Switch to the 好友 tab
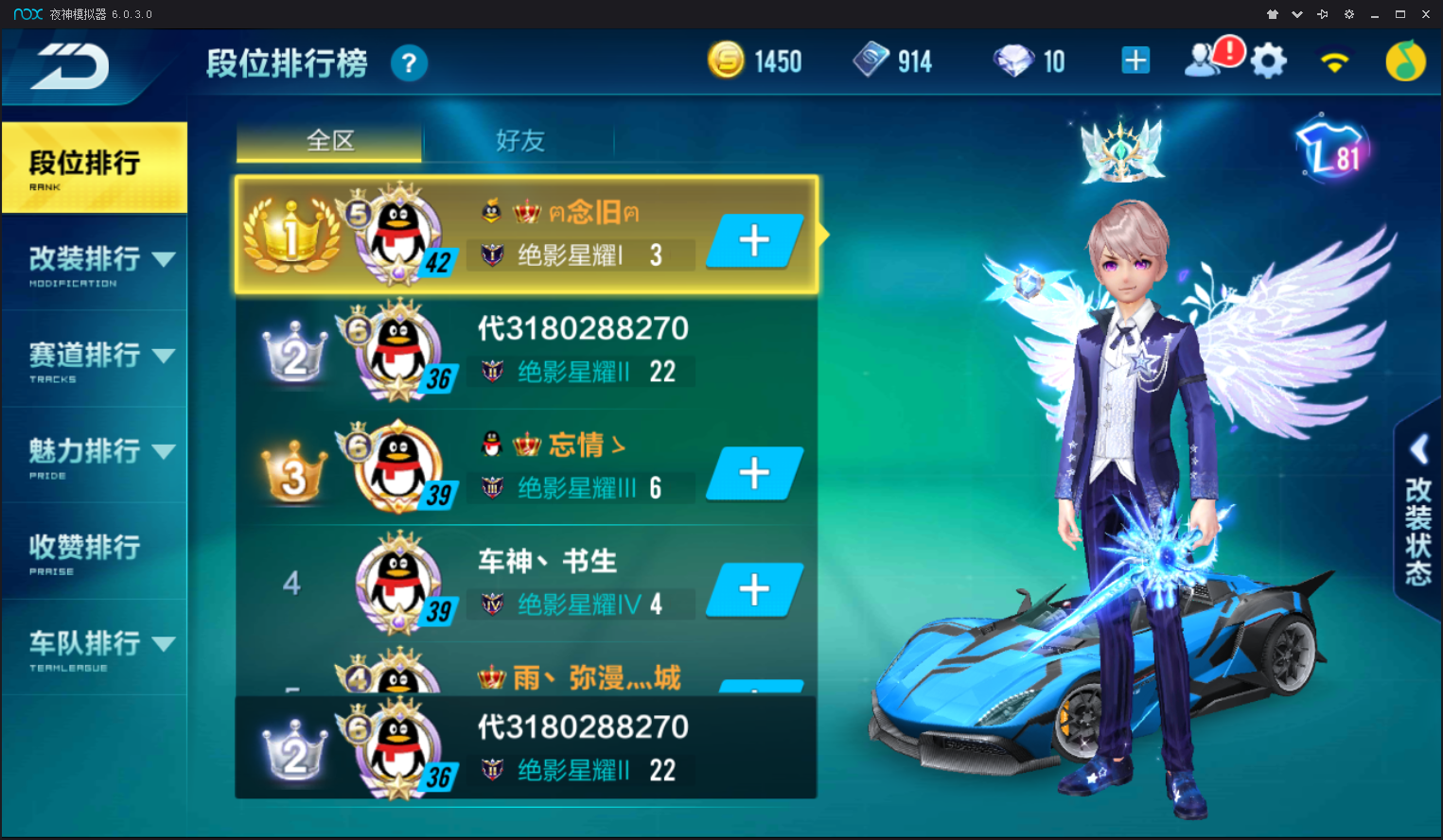Image resolution: width=1443 pixels, height=840 pixels. (519, 140)
